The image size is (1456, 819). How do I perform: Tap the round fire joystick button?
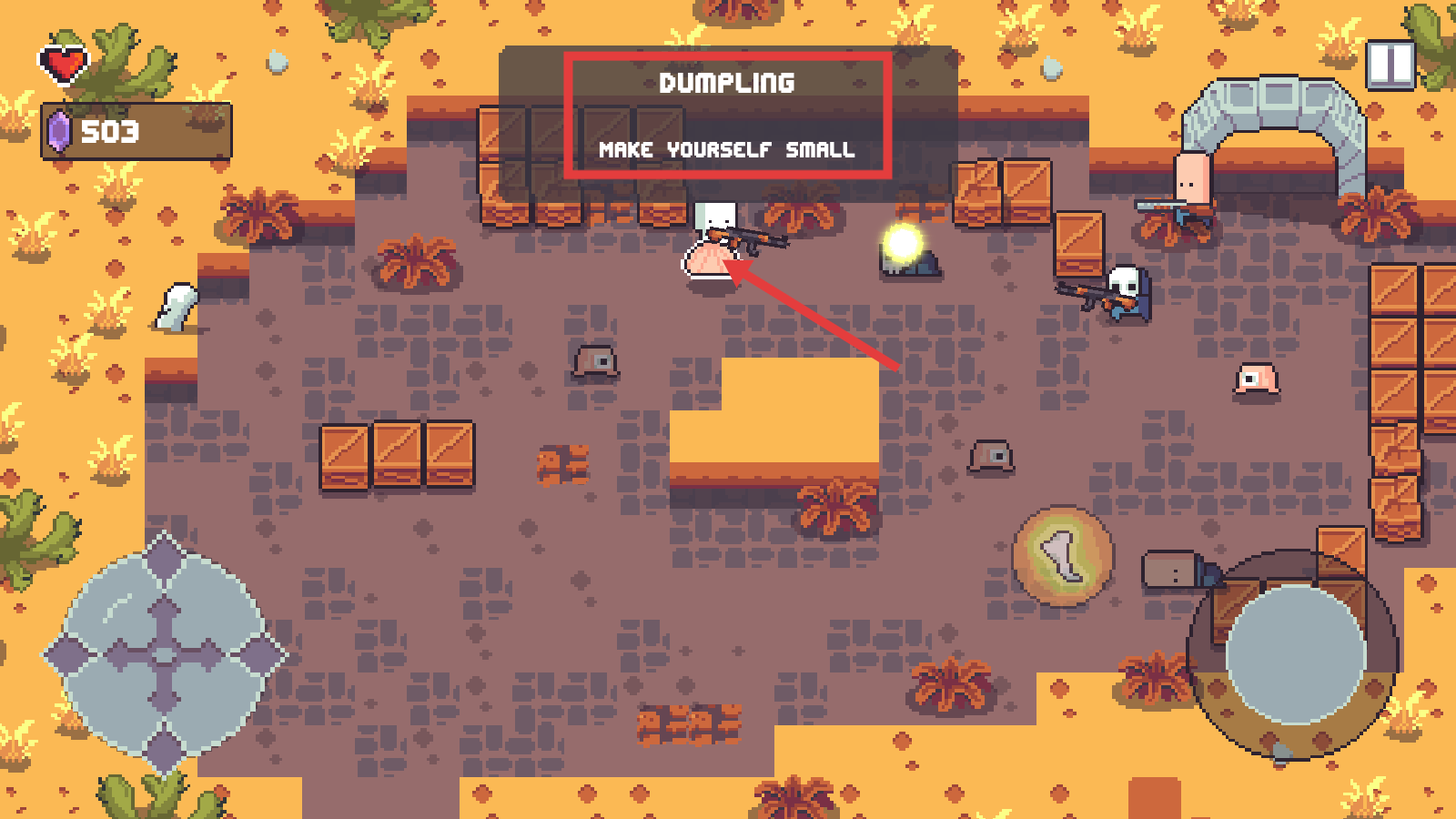click(x=1295, y=653)
